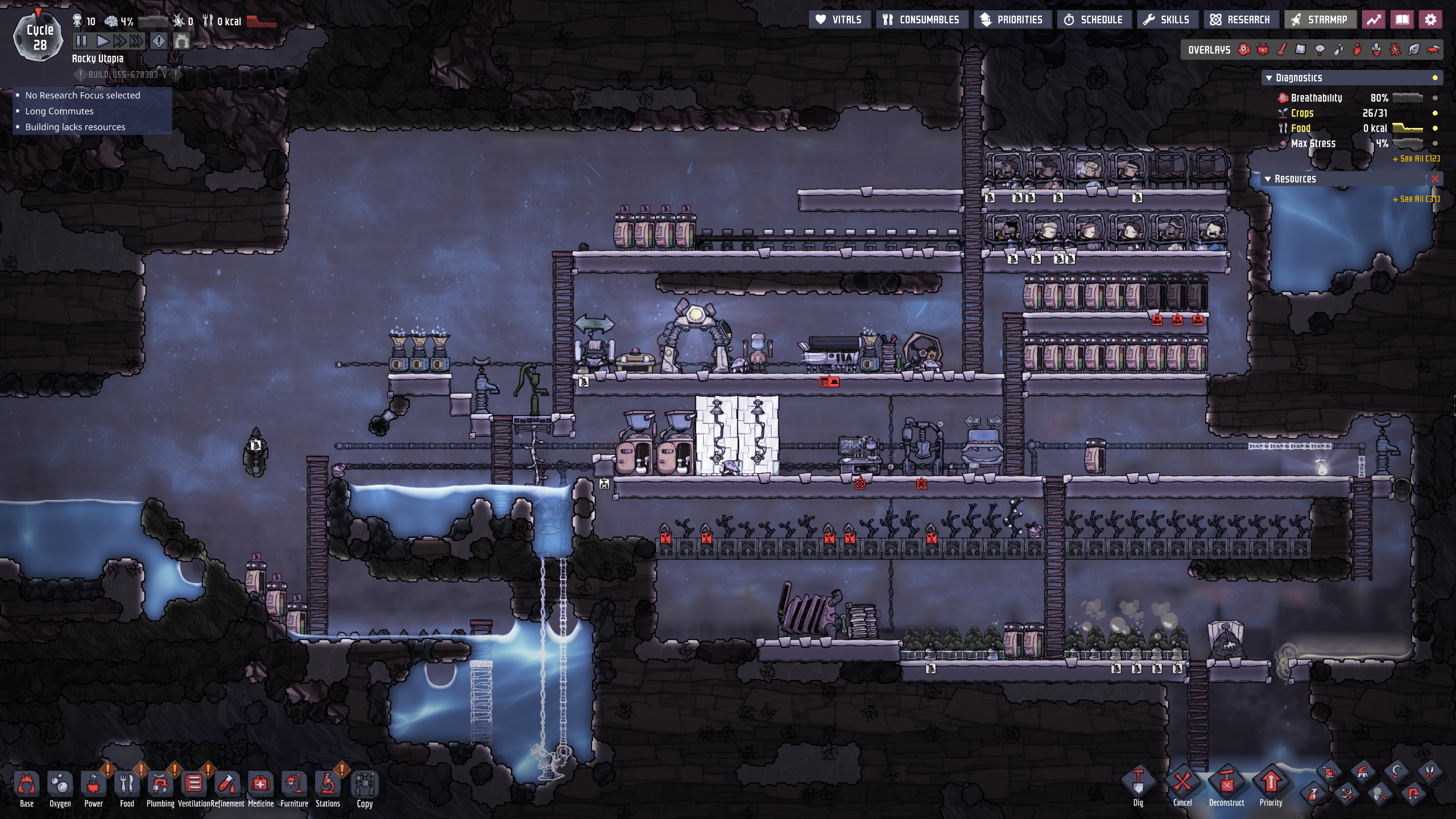Open the Vitals panel
This screenshot has height=819, width=1456.
click(839, 20)
